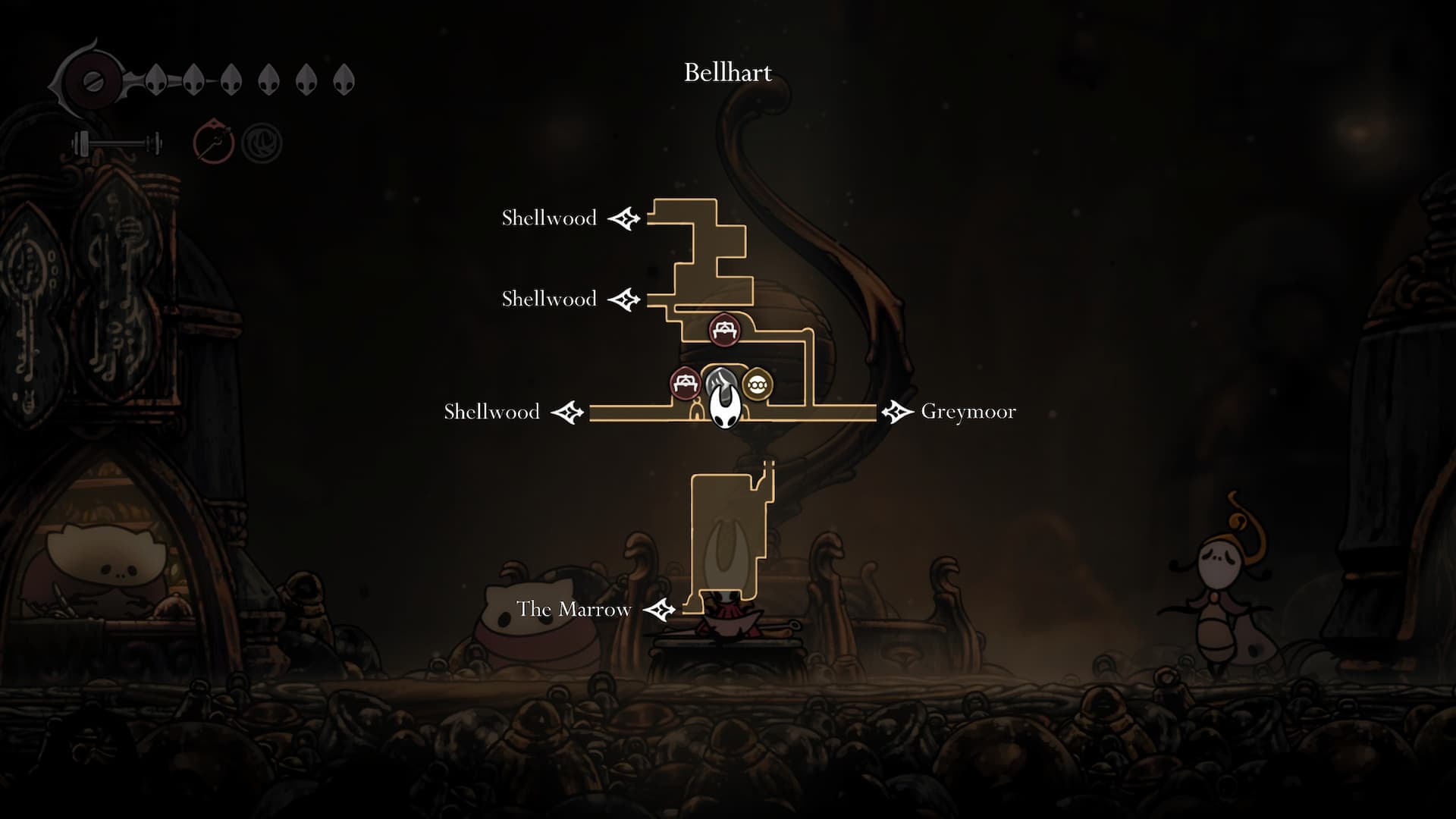This screenshot has width=1456, height=819.
Task: Click the bench marker left of the grey pin
Action: pyautogui.click(x=686, y=383)
